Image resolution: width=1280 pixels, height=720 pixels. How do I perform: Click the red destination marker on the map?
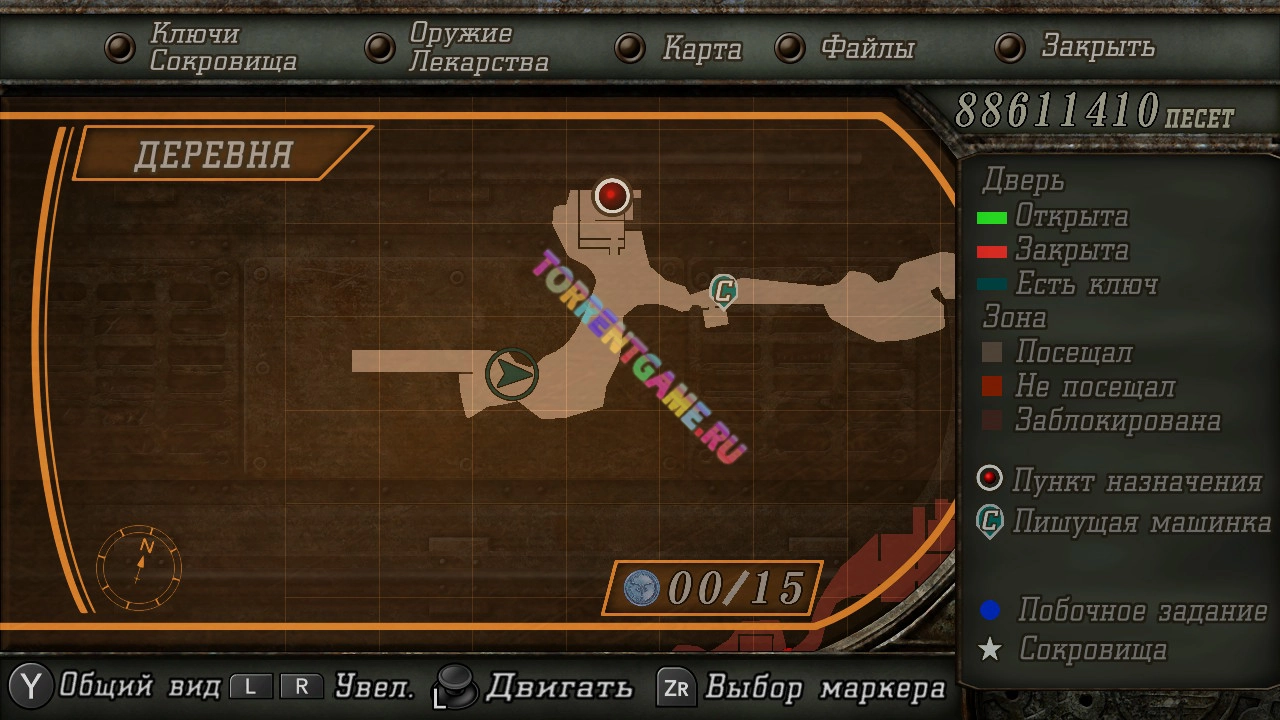tap(612, 195)
